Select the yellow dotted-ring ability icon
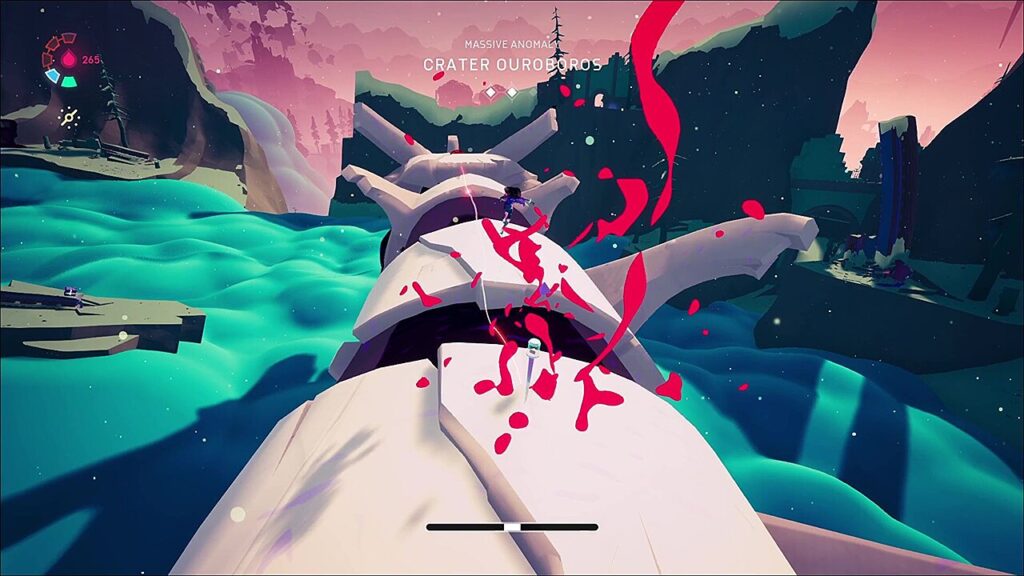Viewport: 1024px width, 576px height. 68,117
